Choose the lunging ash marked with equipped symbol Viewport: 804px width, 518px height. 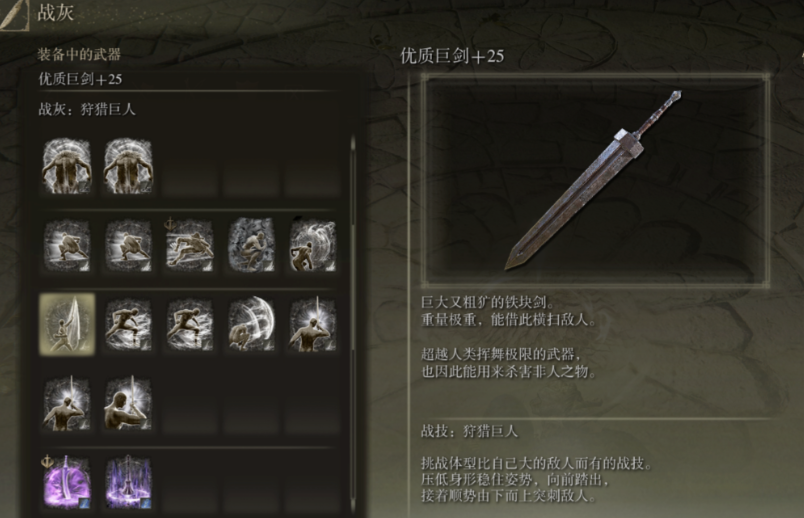tap(189, 244)
